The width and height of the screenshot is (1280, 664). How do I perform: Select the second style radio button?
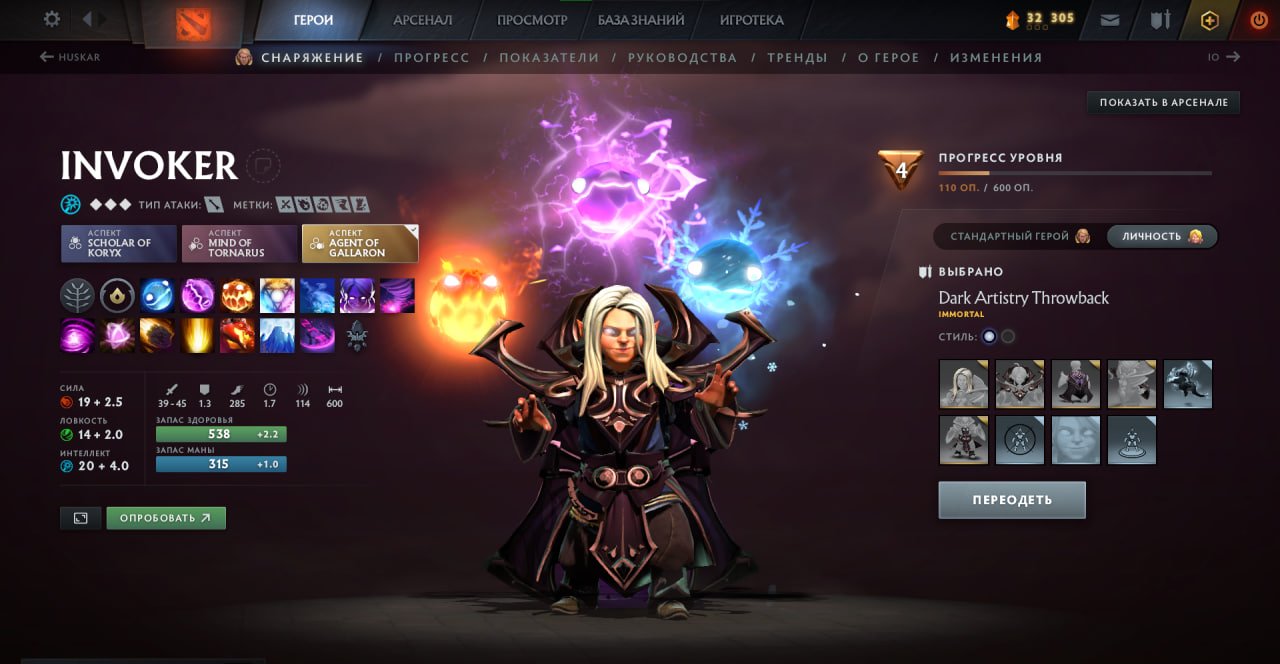point(1008,336)
